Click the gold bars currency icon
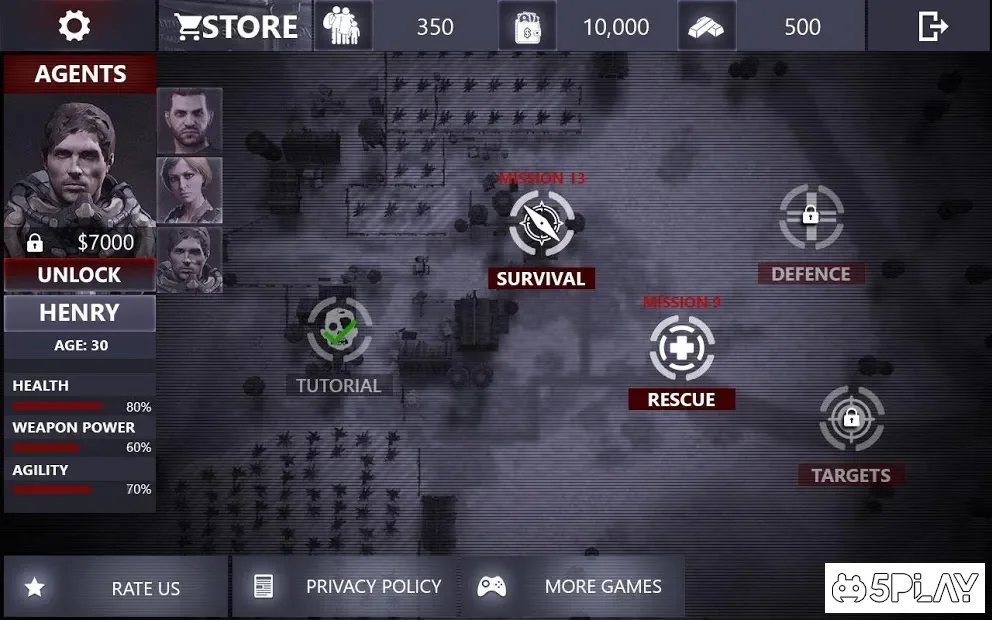992x620 pixels. [x=707, y=26]
